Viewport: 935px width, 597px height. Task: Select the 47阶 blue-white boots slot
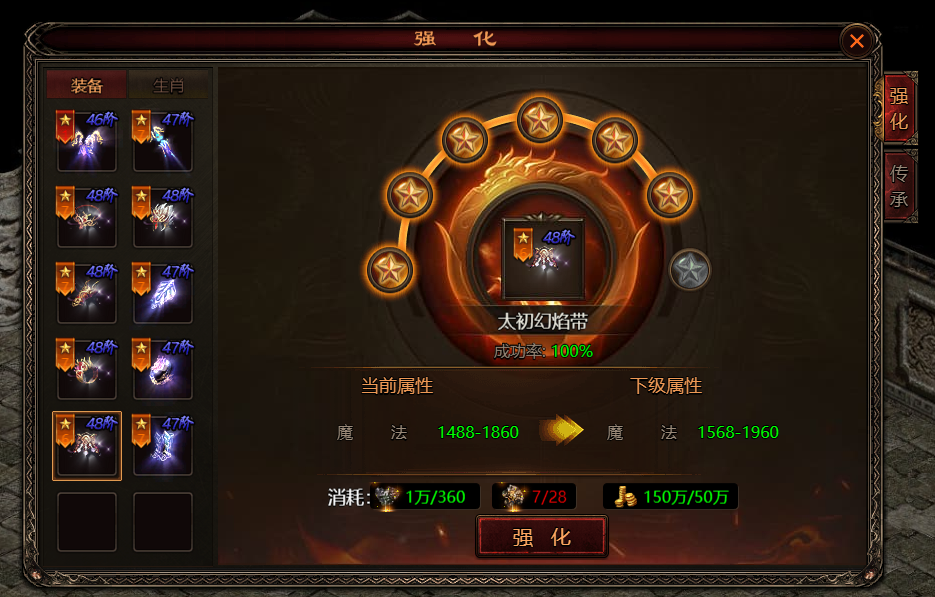pos(163,445)
